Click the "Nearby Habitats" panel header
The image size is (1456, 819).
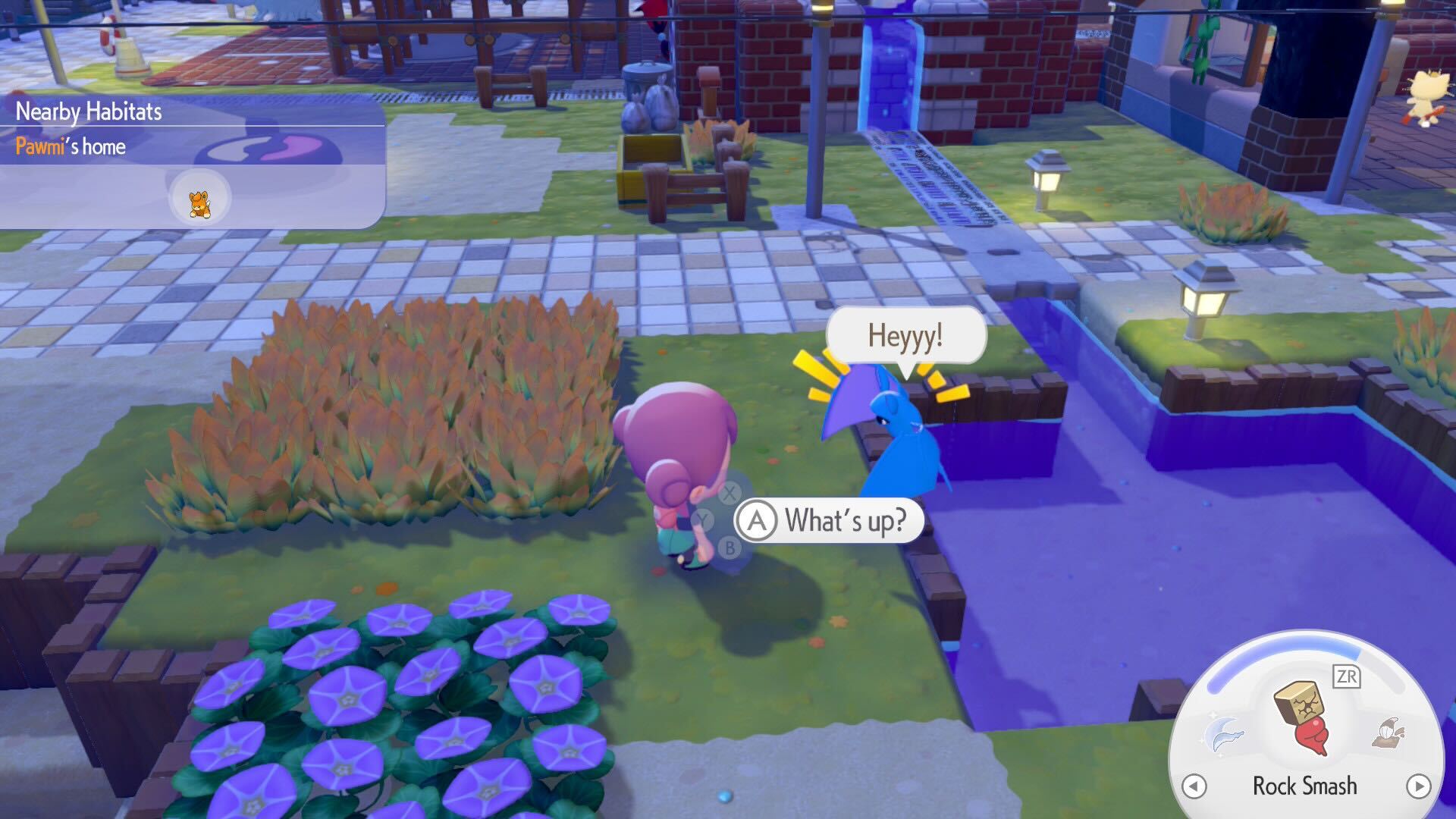(x=88, y=111)
